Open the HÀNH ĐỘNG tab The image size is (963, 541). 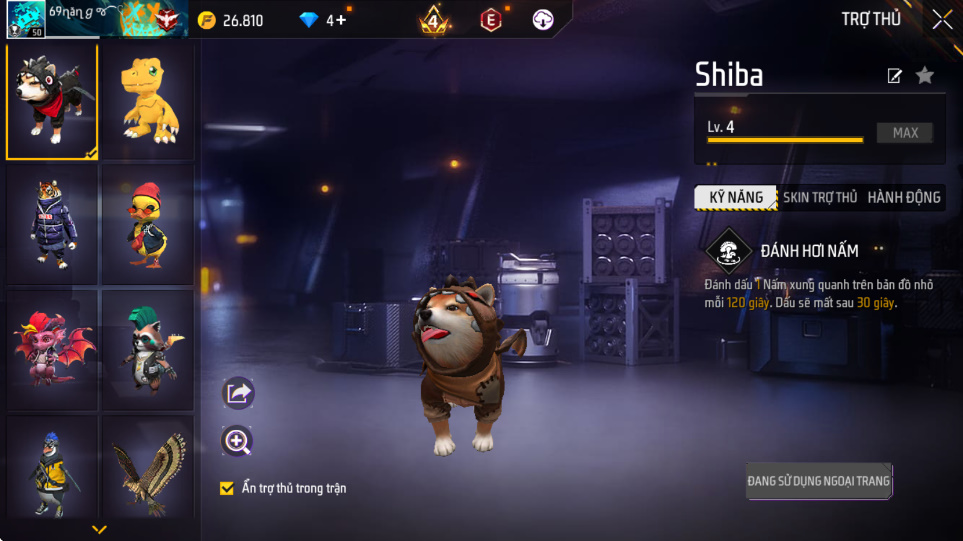903,197
